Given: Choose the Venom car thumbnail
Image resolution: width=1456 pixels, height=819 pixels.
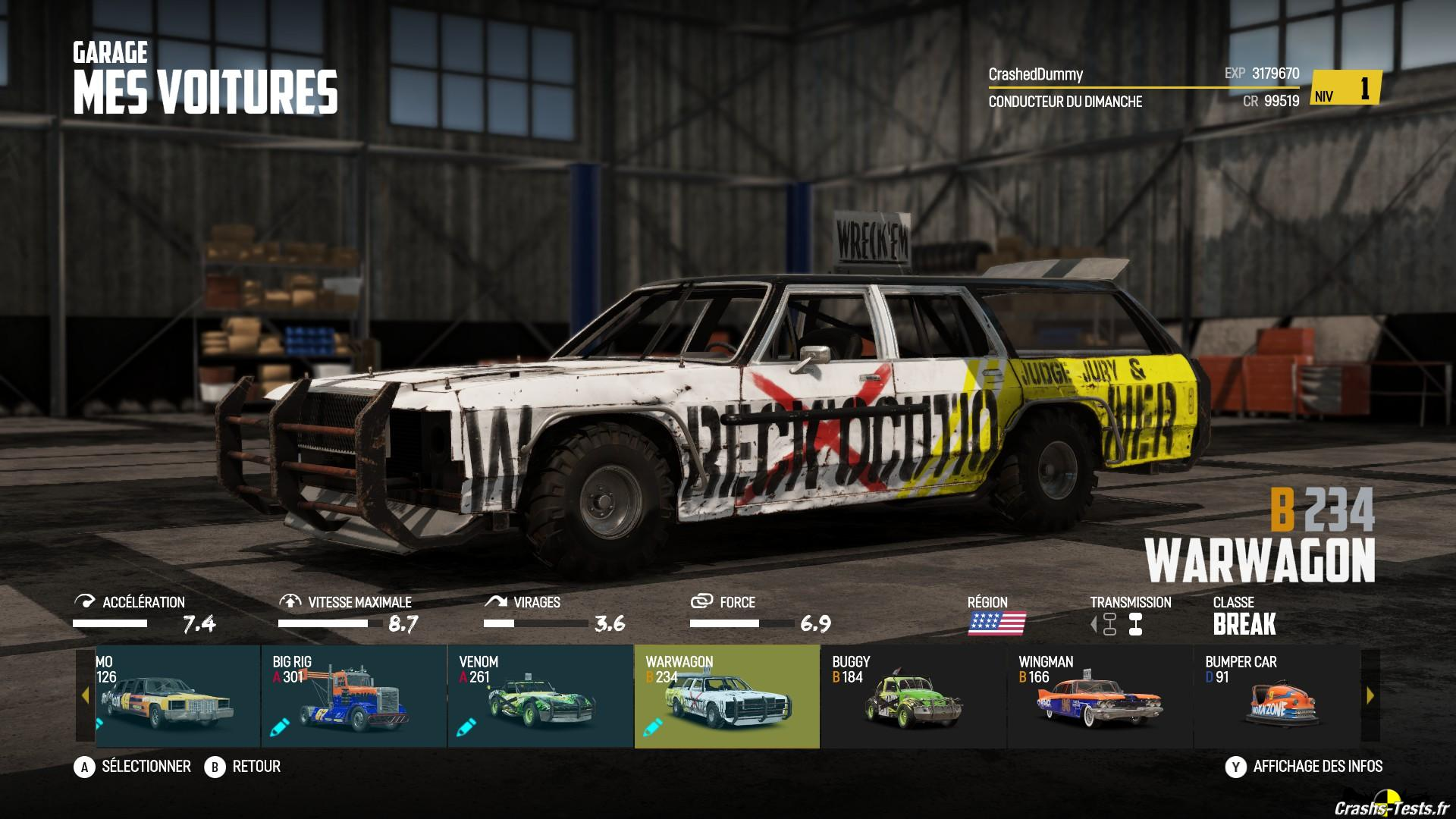Looking at the screenshot, I should 540,697.
